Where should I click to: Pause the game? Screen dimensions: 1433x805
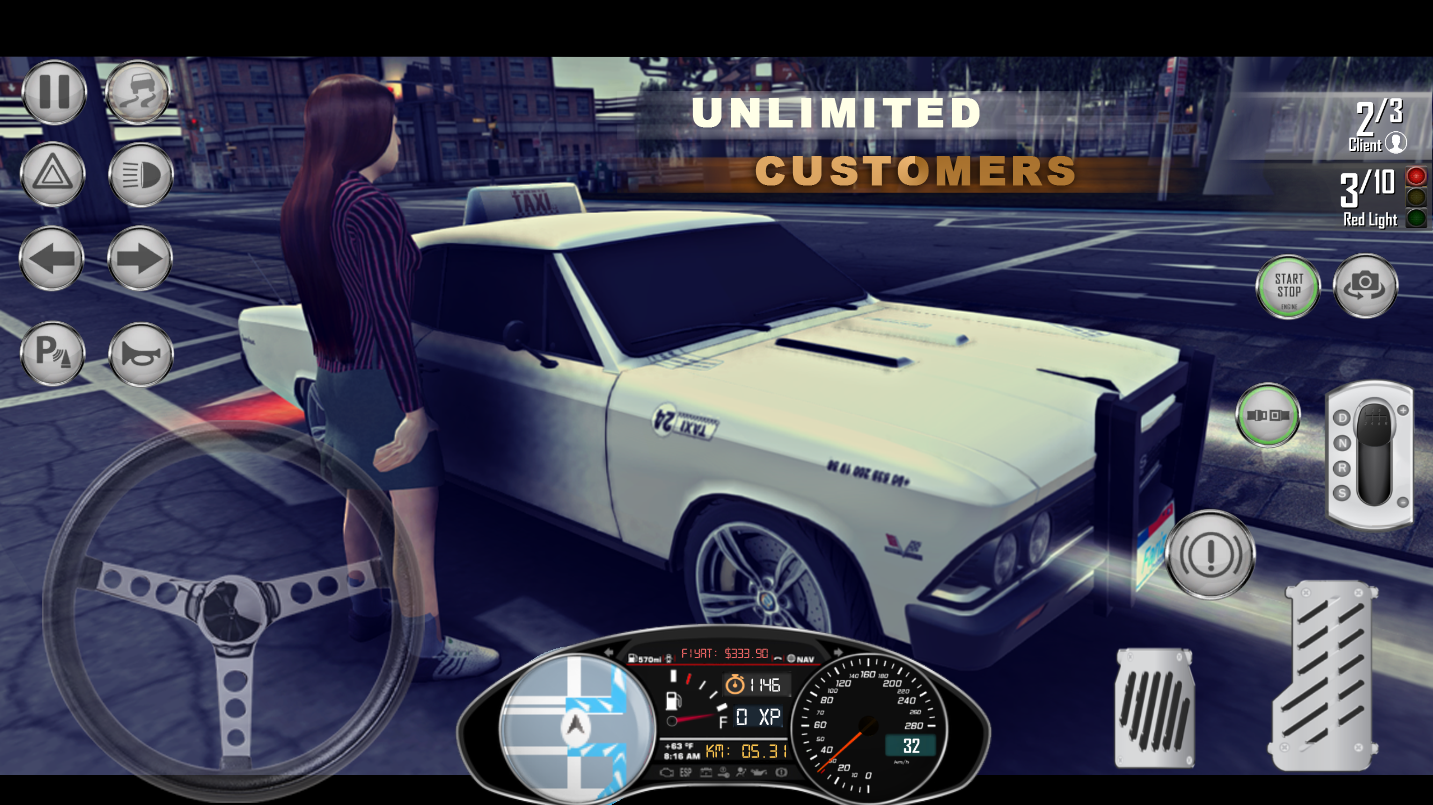click(x=53, y=91)
